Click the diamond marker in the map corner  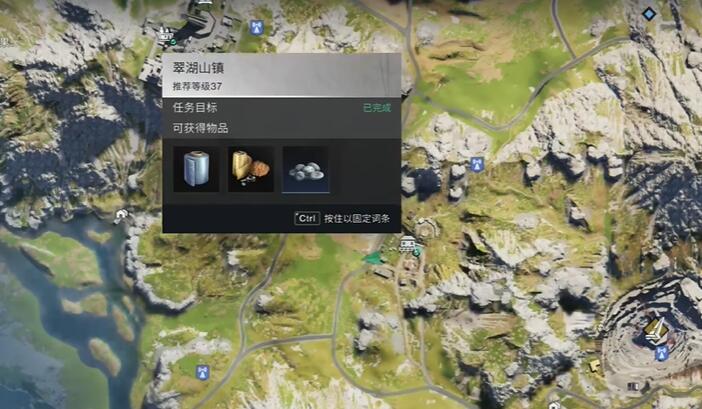pos(649,13)
